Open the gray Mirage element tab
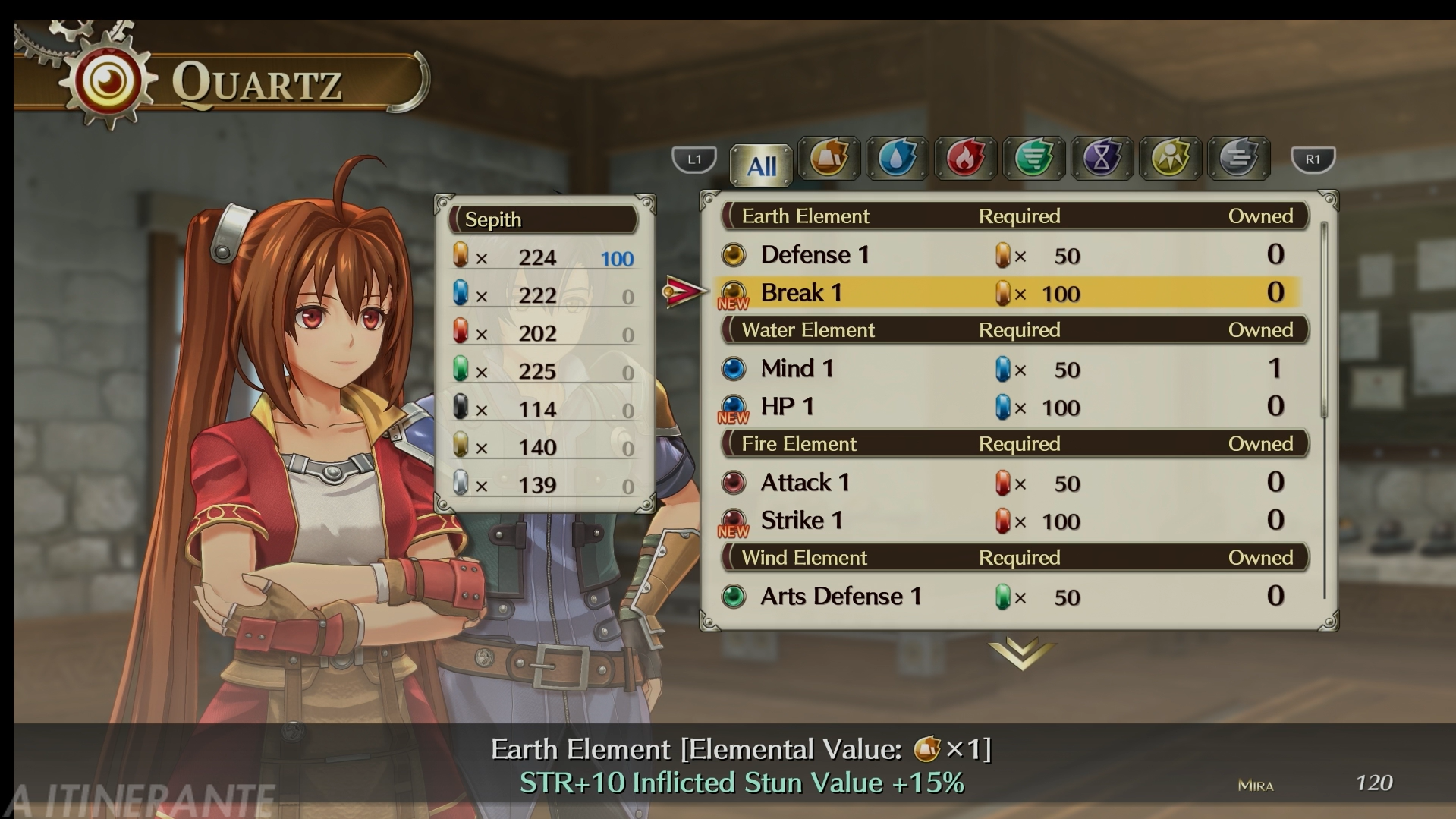 pyautogui.click(x=1238, y=159)
